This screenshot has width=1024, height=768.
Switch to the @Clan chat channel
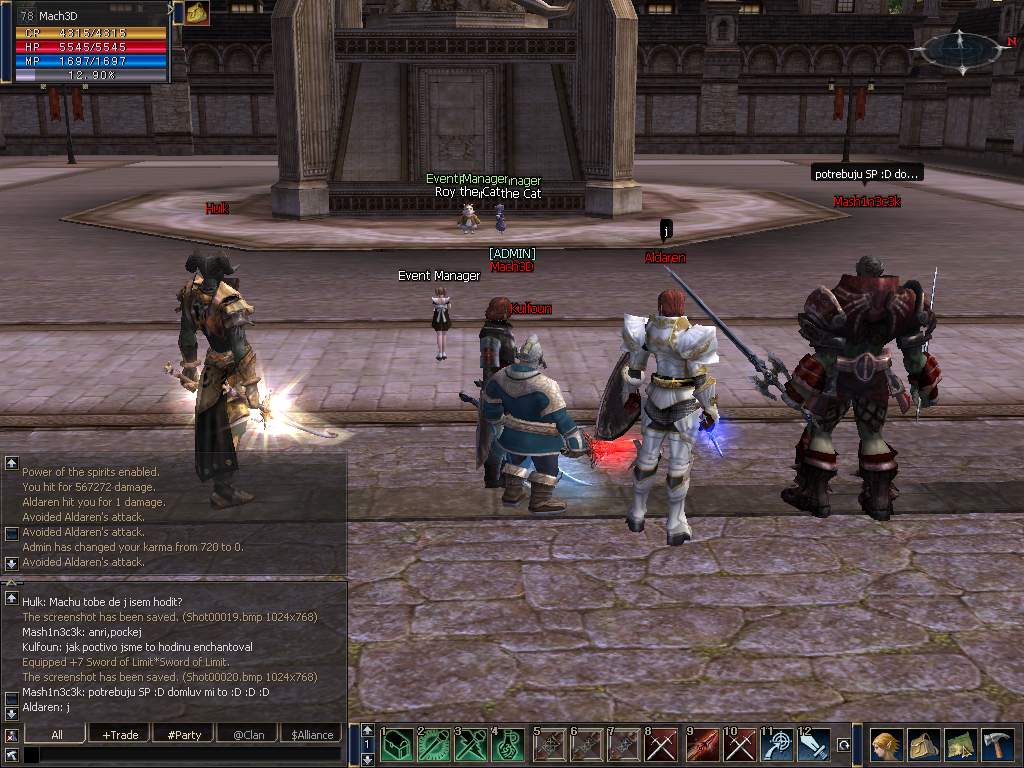coord(248,734)
